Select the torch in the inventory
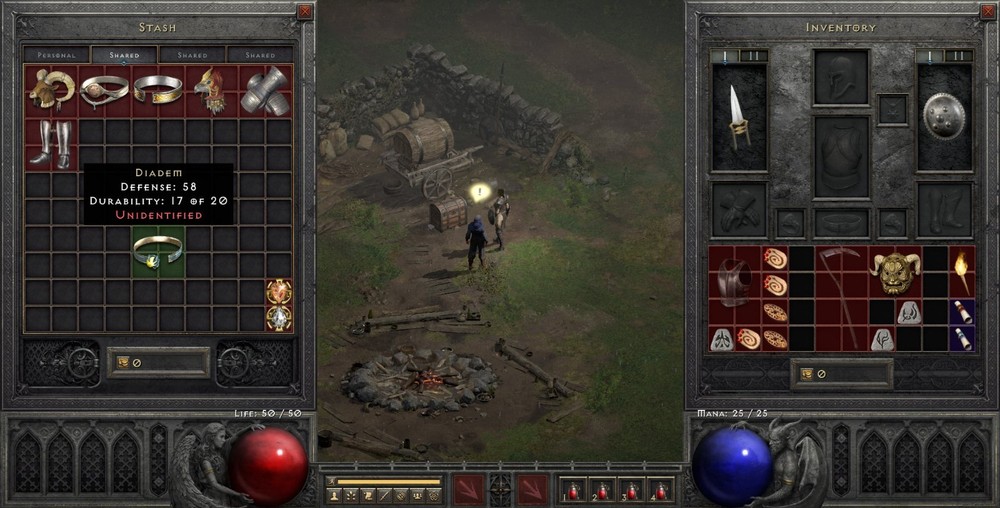 (962, 272)
